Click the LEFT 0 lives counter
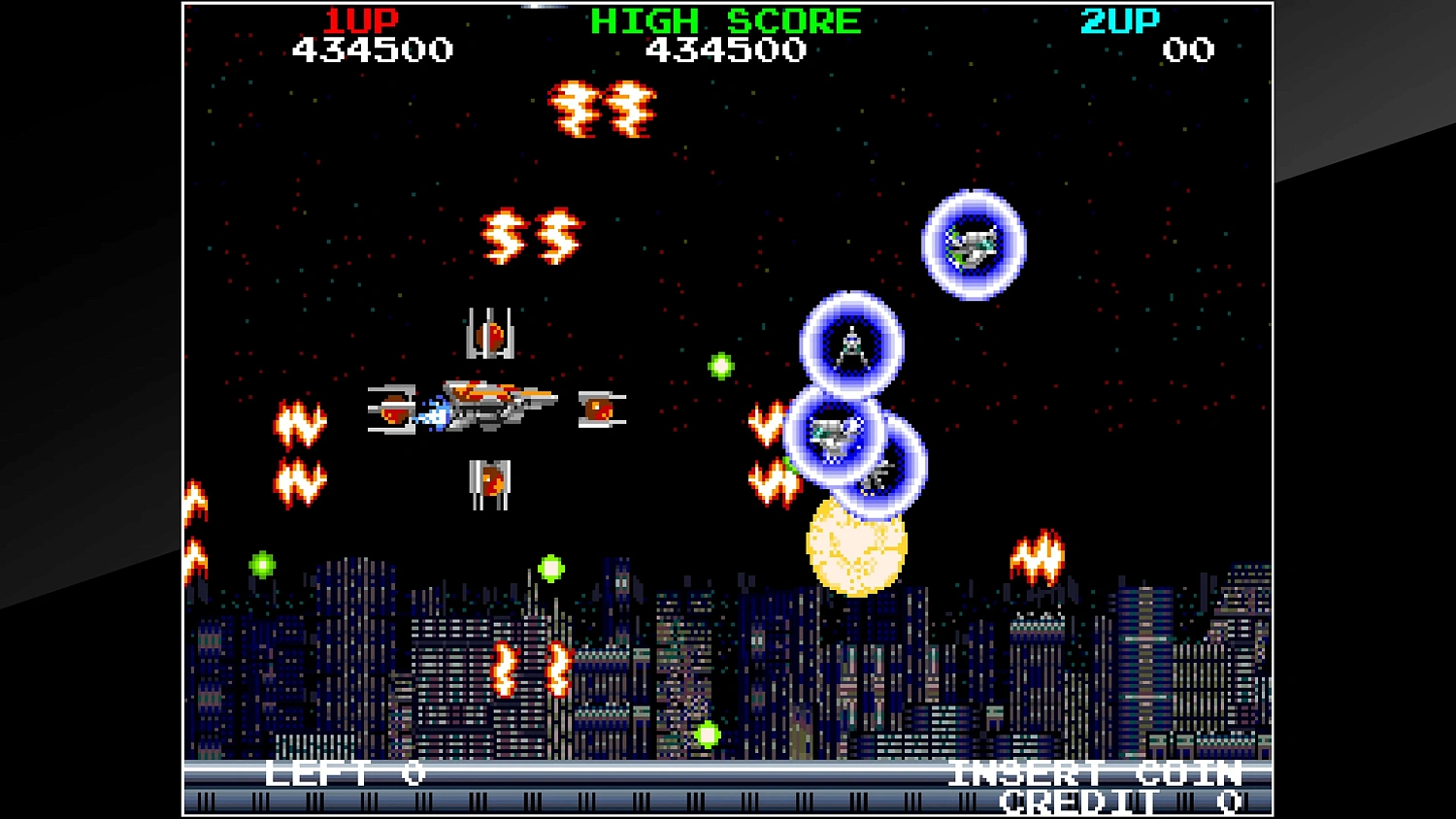1456x819 pixels. pyautogui.click(x=340, y=773)
